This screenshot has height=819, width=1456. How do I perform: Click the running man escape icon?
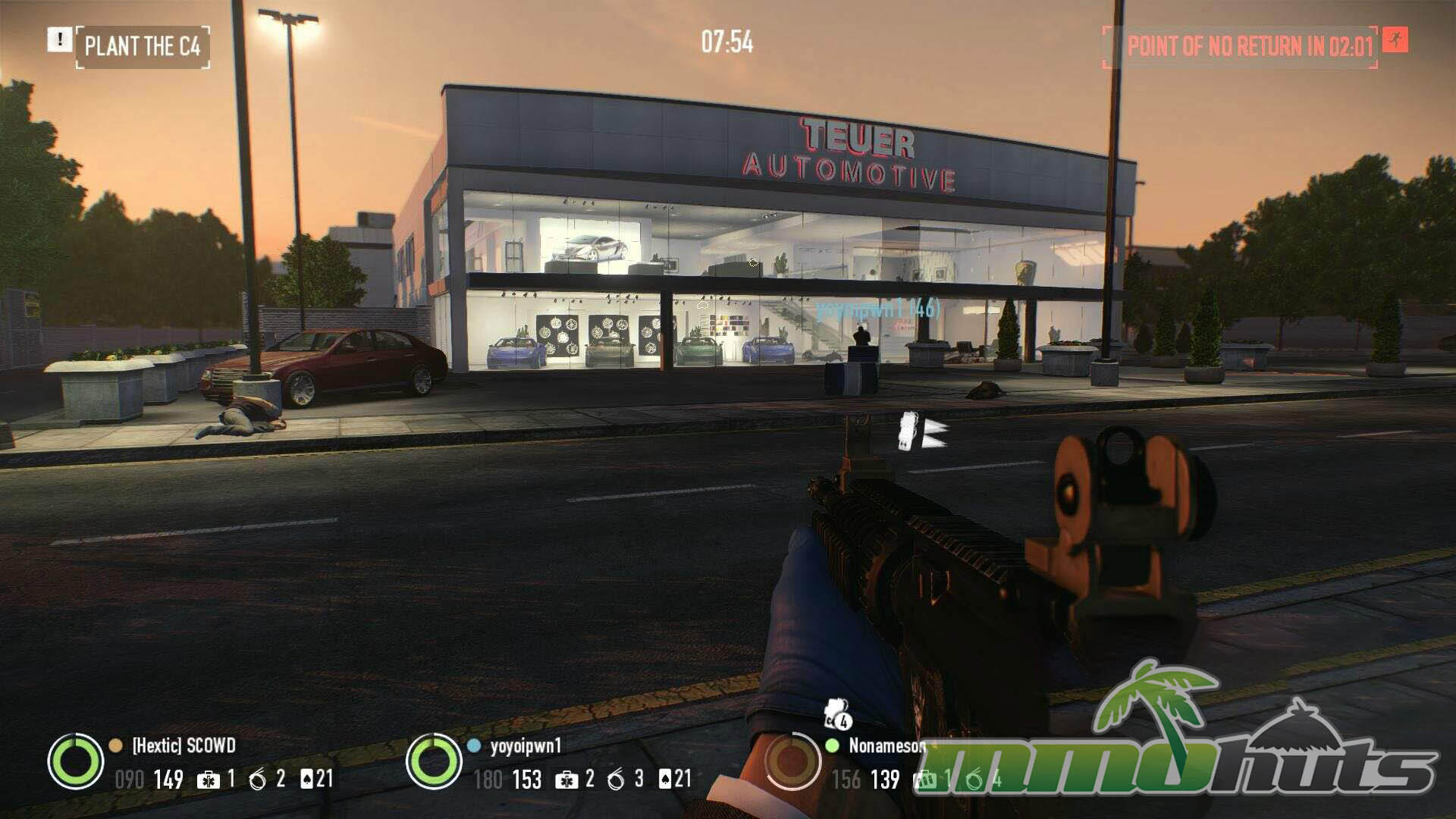(1395, 40)
